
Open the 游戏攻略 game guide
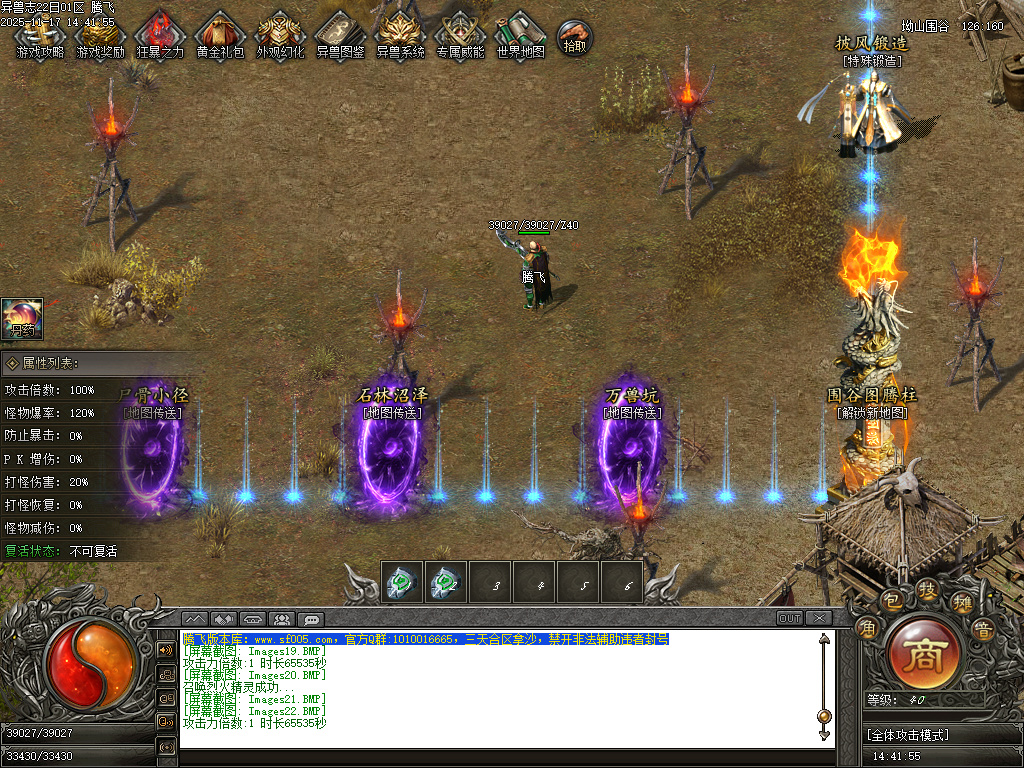[x=40, y=35]
